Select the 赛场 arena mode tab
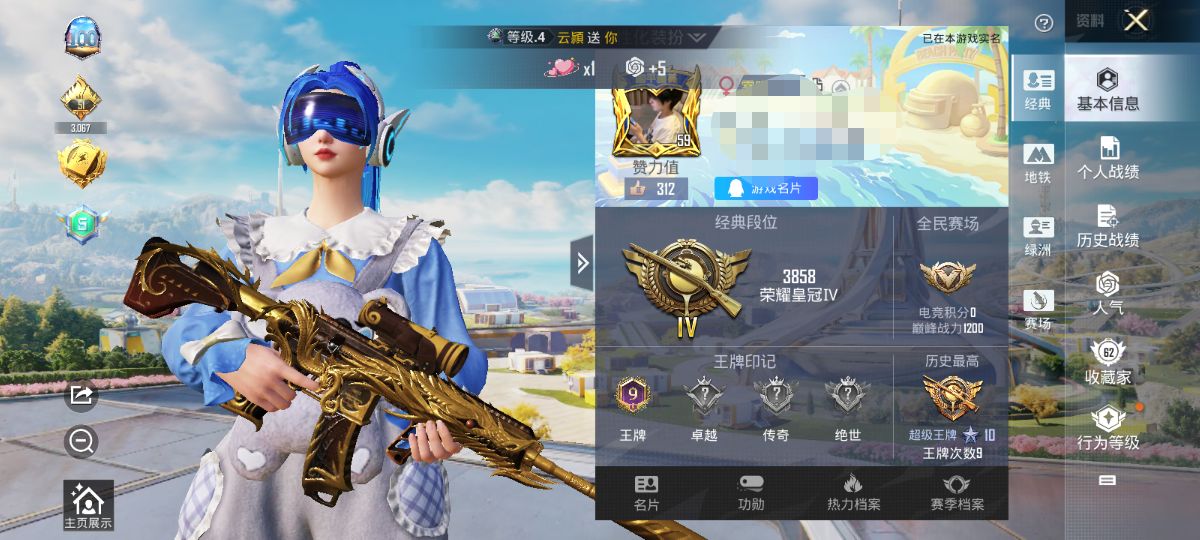The width and height of the screenshot is (1200, 540). point(1038,310)
